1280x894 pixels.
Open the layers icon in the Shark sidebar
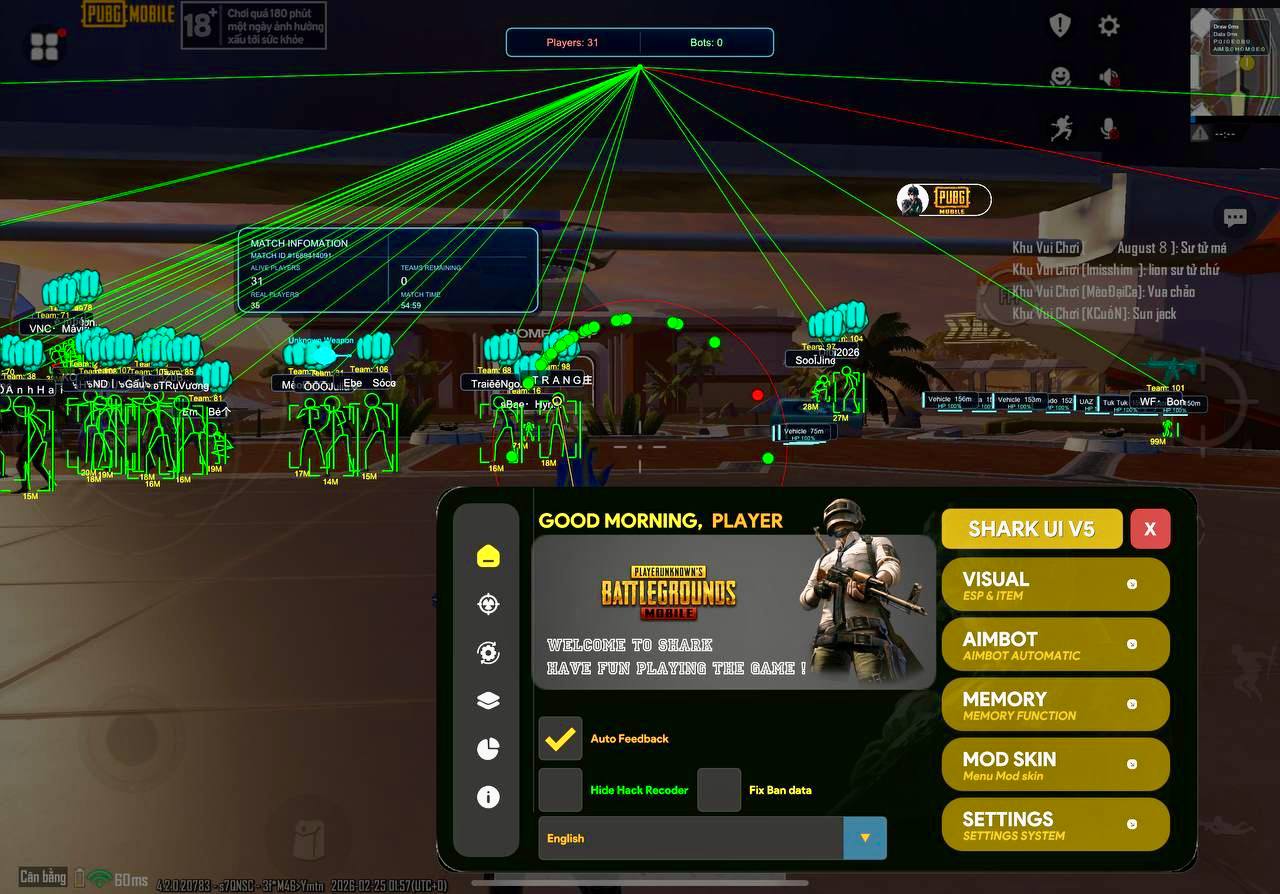point(487,700)
